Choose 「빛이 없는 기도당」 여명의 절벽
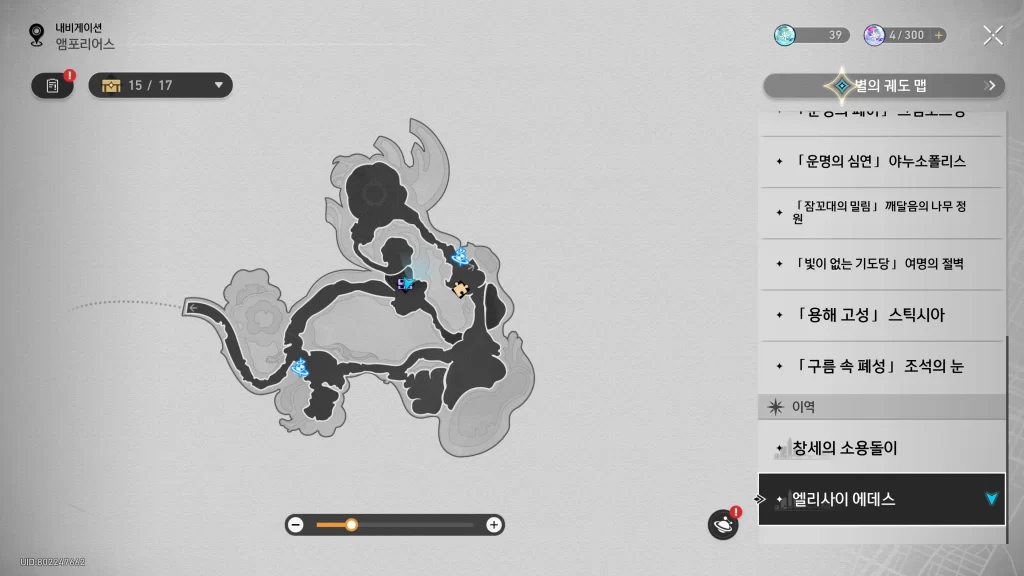This screenshot has height=576, width=1024. coord(880,264)
